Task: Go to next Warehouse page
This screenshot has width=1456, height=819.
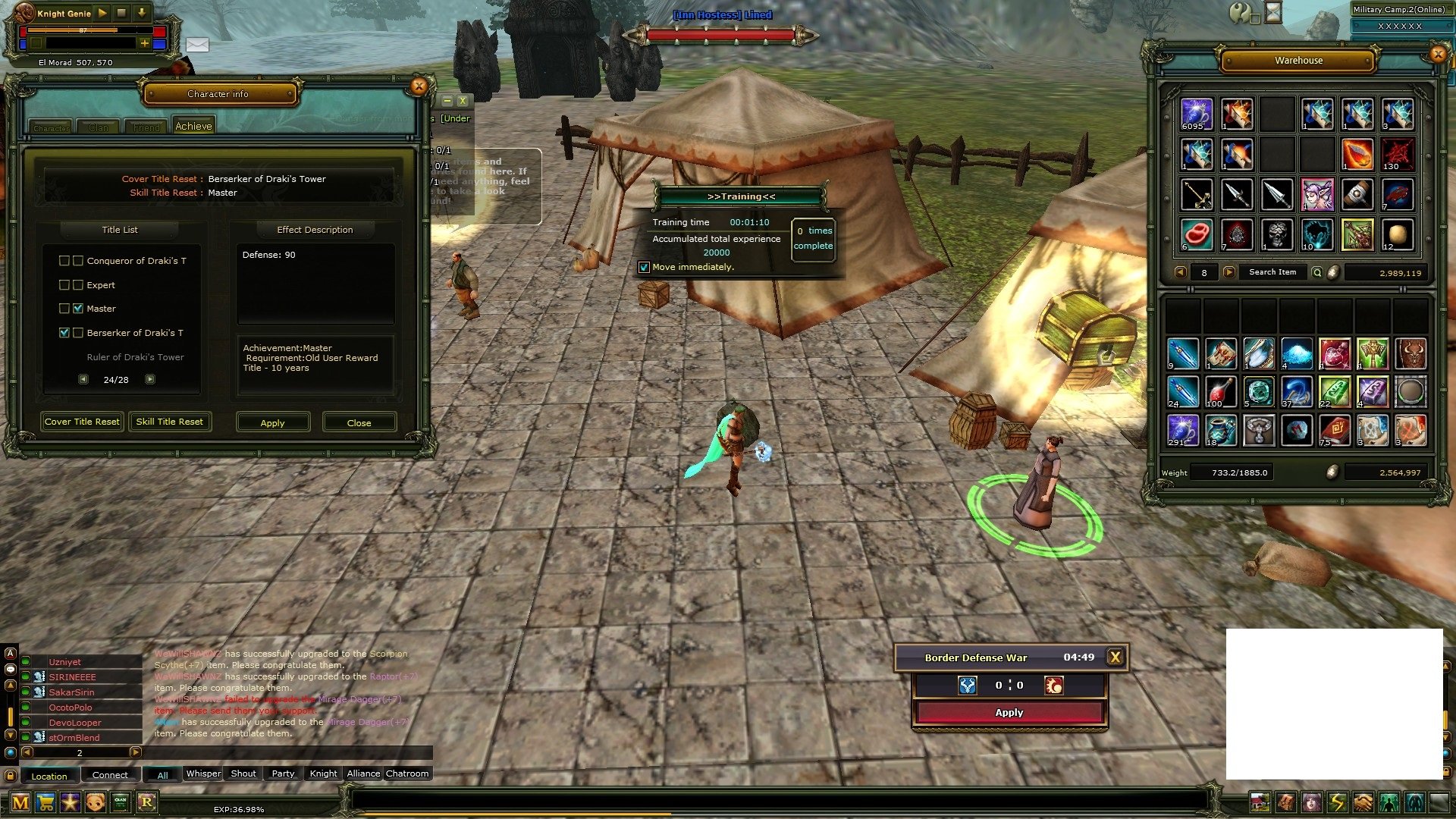Action: pos(1229,272)
